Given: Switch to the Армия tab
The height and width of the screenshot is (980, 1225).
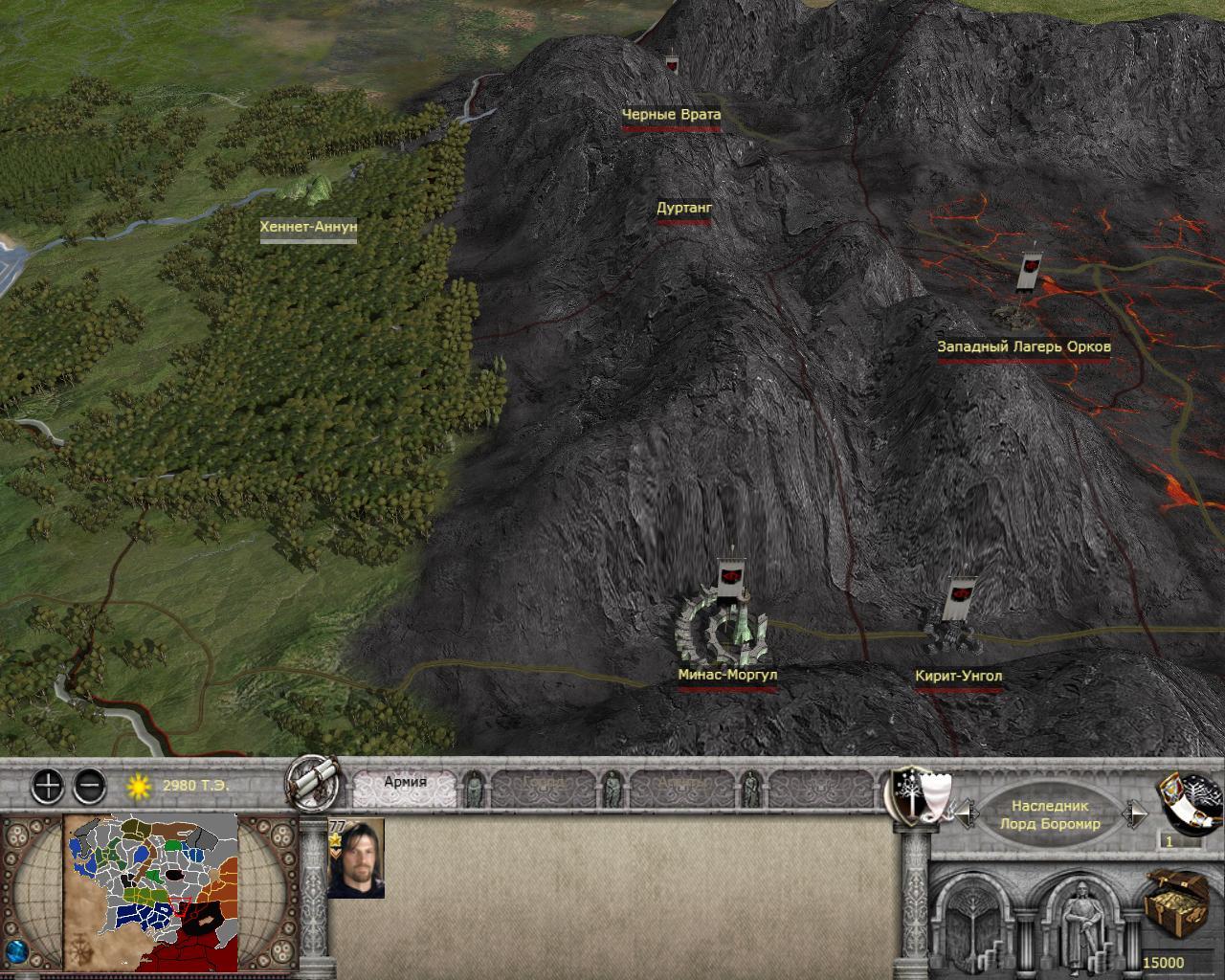Looking at the screenshot, I should coord(406,783).
